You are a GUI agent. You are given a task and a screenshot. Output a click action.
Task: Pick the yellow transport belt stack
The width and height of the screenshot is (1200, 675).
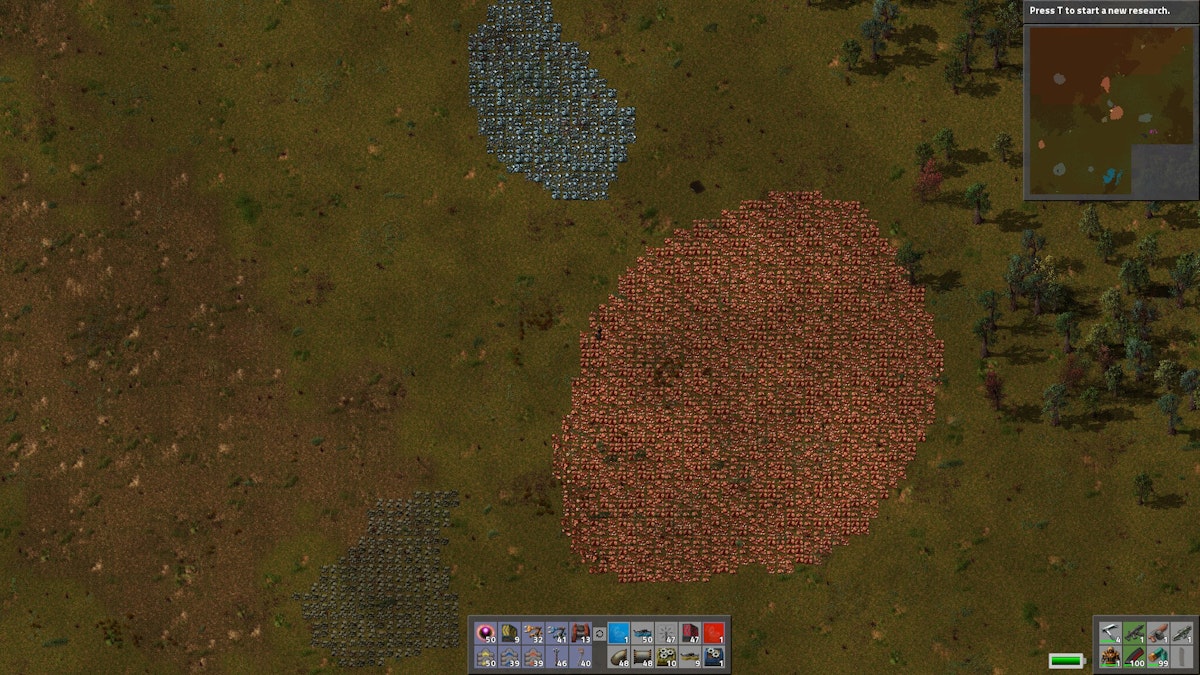510,633
